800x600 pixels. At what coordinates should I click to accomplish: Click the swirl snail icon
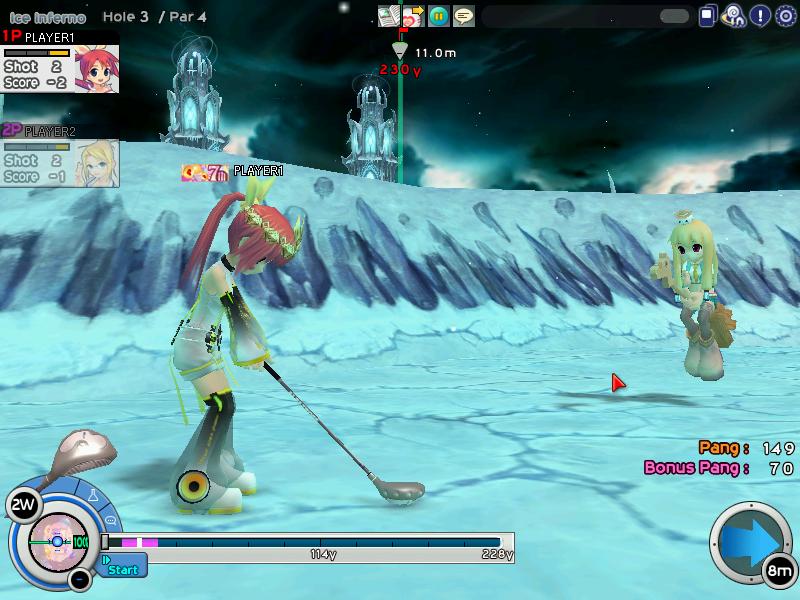pos(735,16)
